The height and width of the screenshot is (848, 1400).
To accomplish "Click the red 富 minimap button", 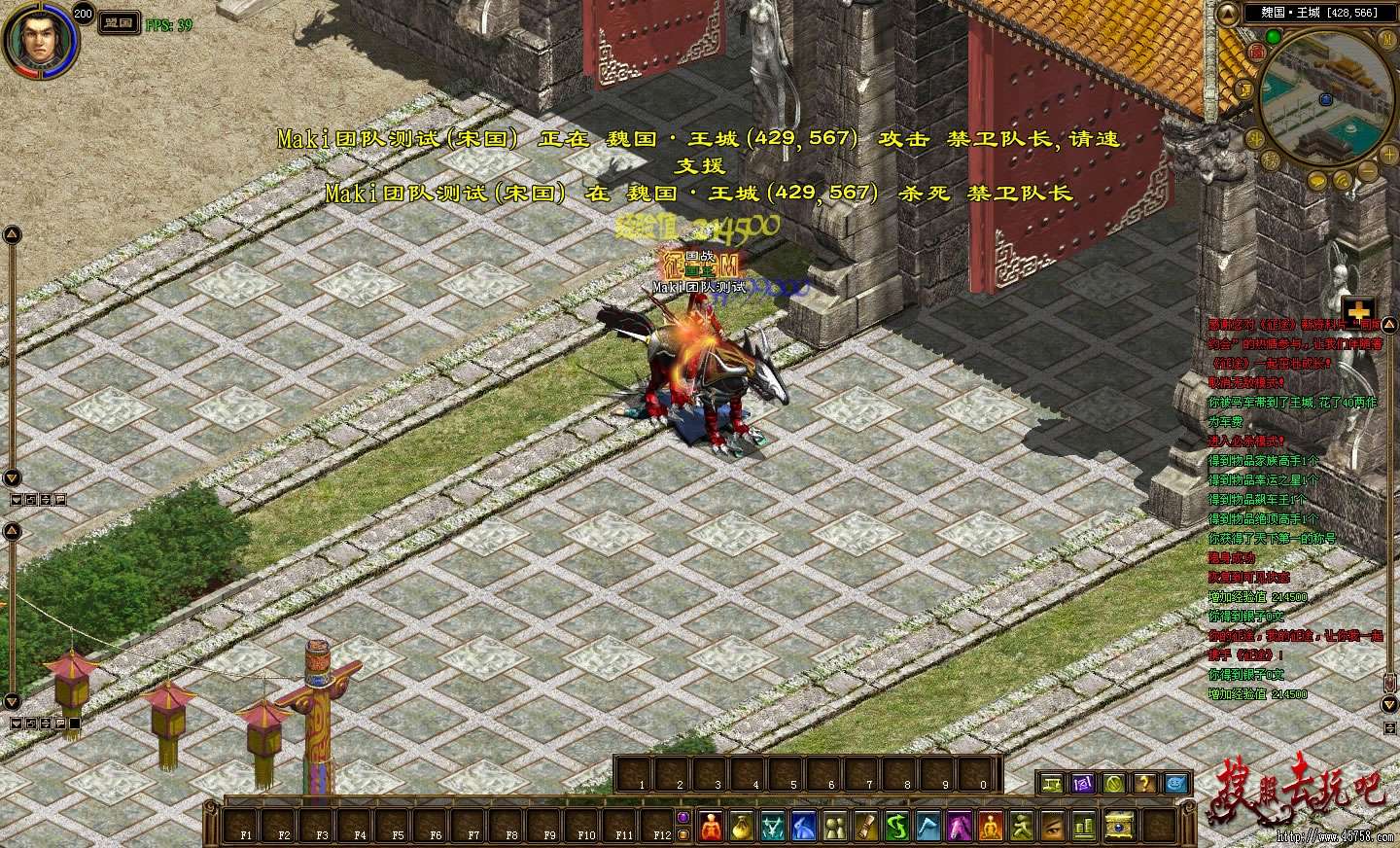I will (1257, 50).
